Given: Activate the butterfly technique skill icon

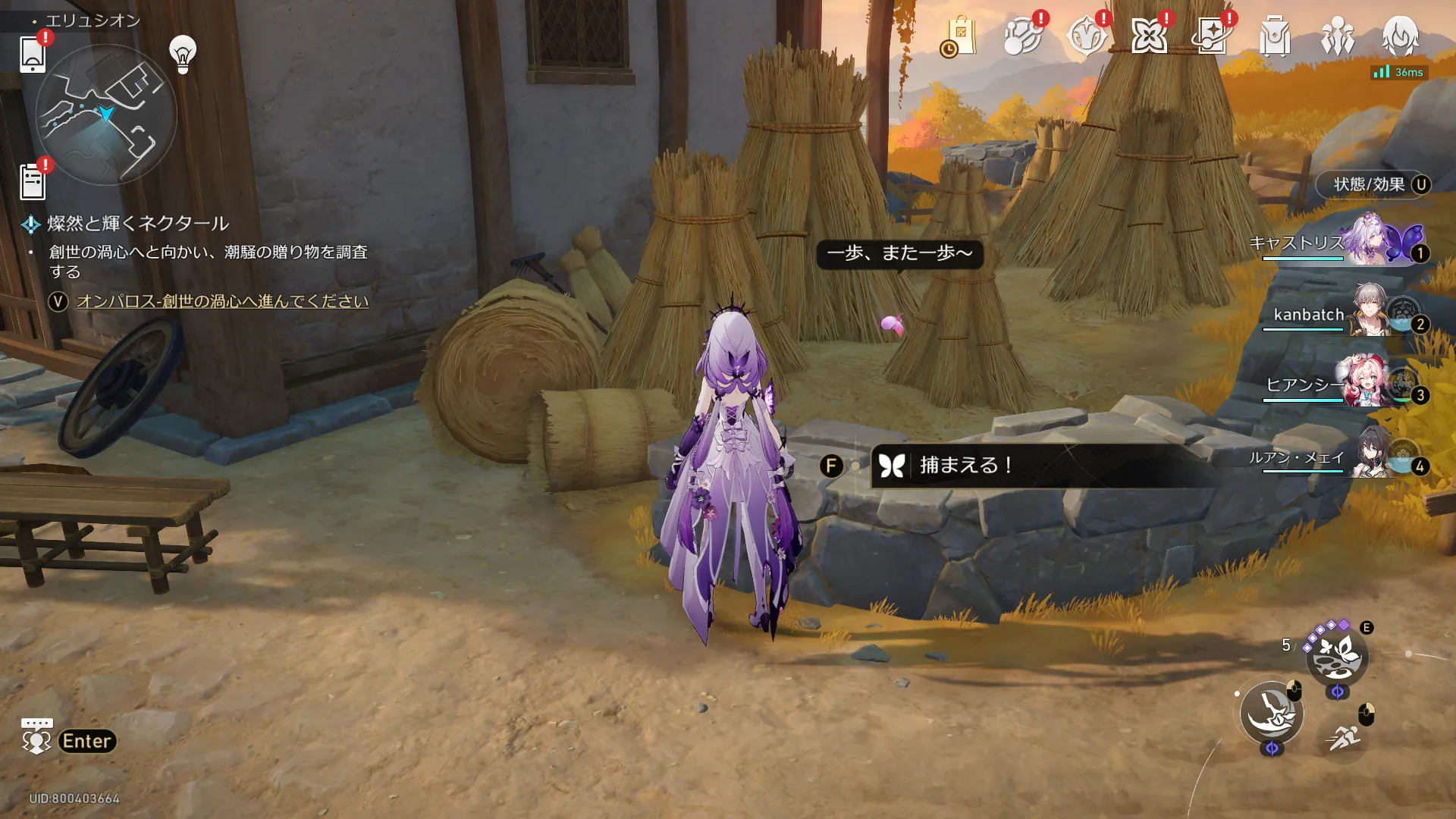Looking at the screenshot, I should tap(1337, 656).
